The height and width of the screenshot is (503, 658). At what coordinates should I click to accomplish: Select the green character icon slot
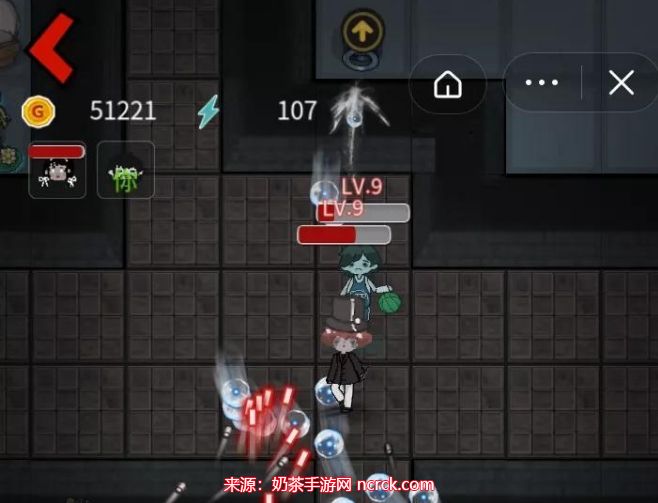pyautogui.click(x=125, y=170)
